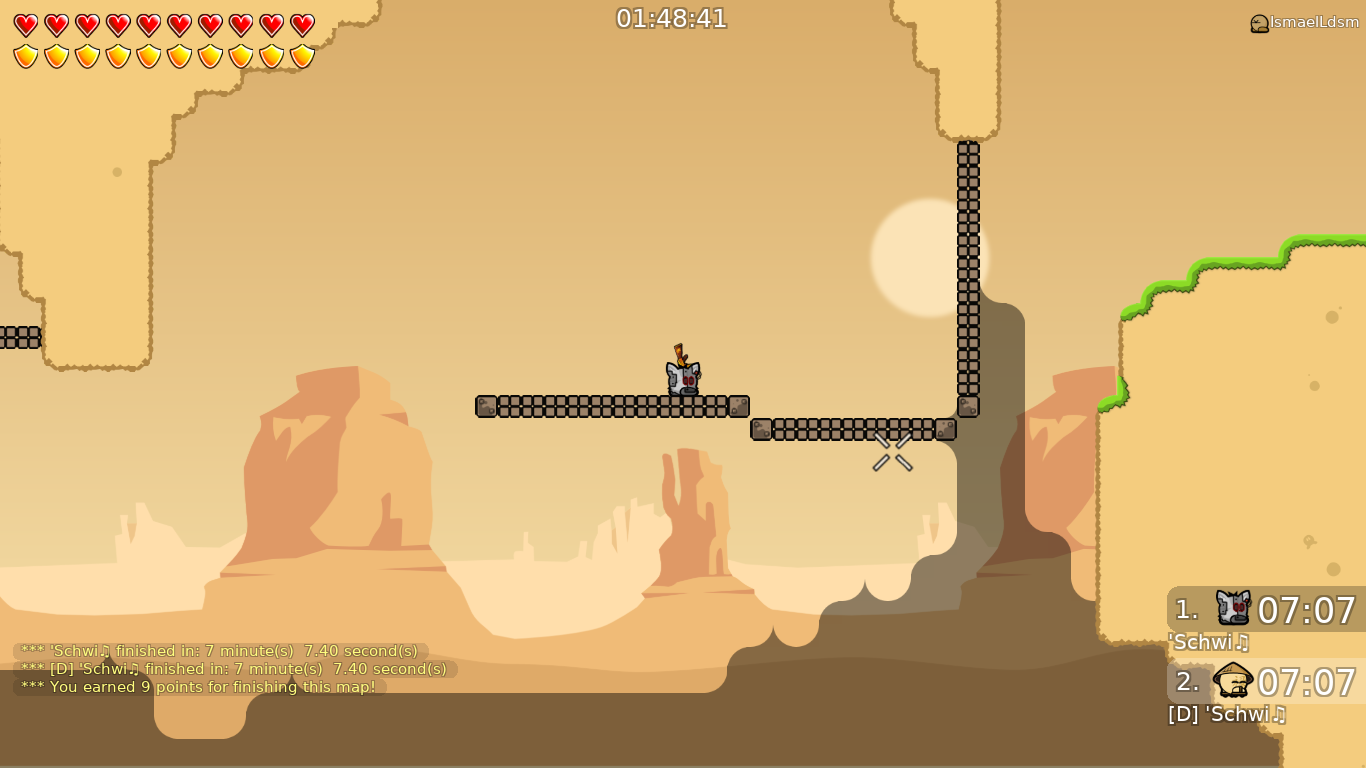
Task: Click the crosshair cursor near the lower platform
Action: click(x=891, y=454)
